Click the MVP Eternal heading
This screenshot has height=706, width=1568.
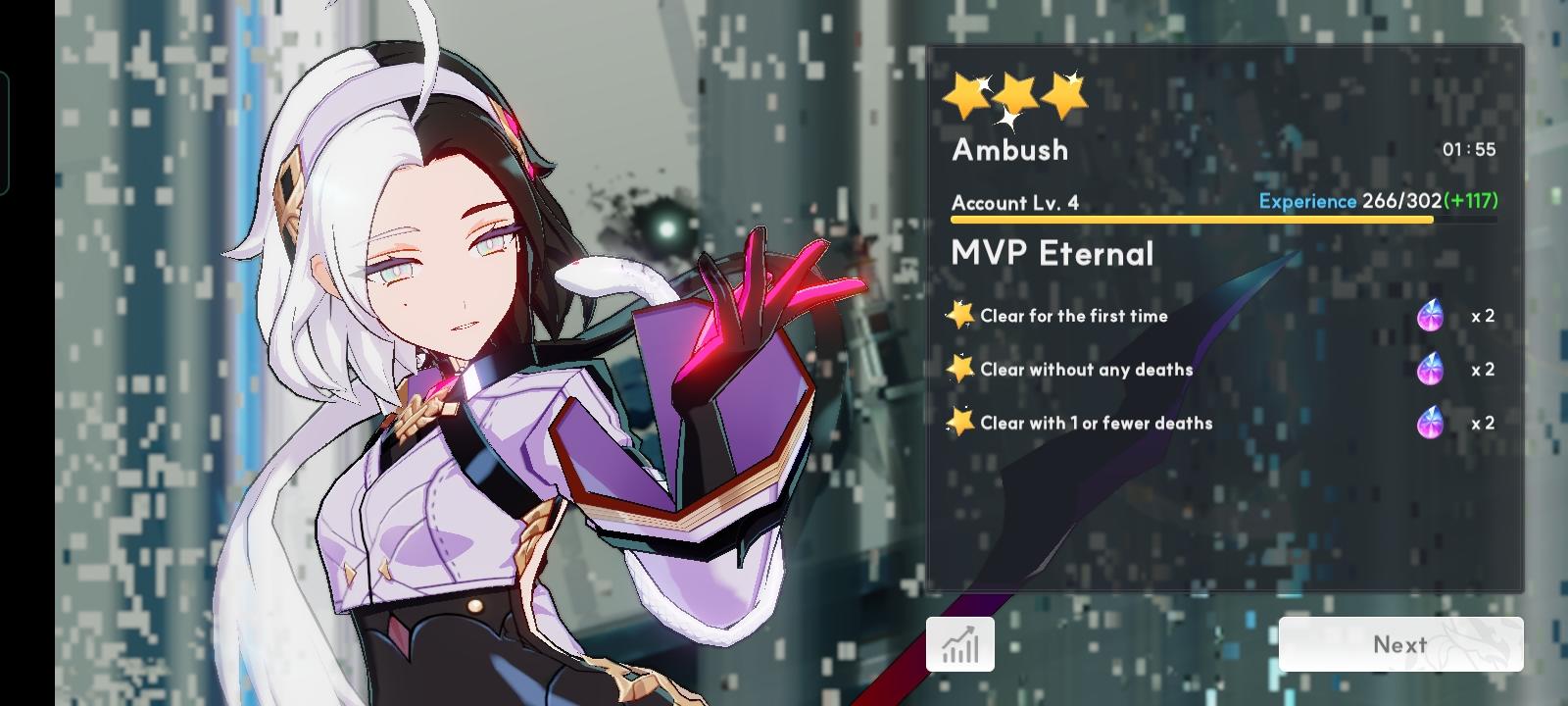tap(1052, 253)
